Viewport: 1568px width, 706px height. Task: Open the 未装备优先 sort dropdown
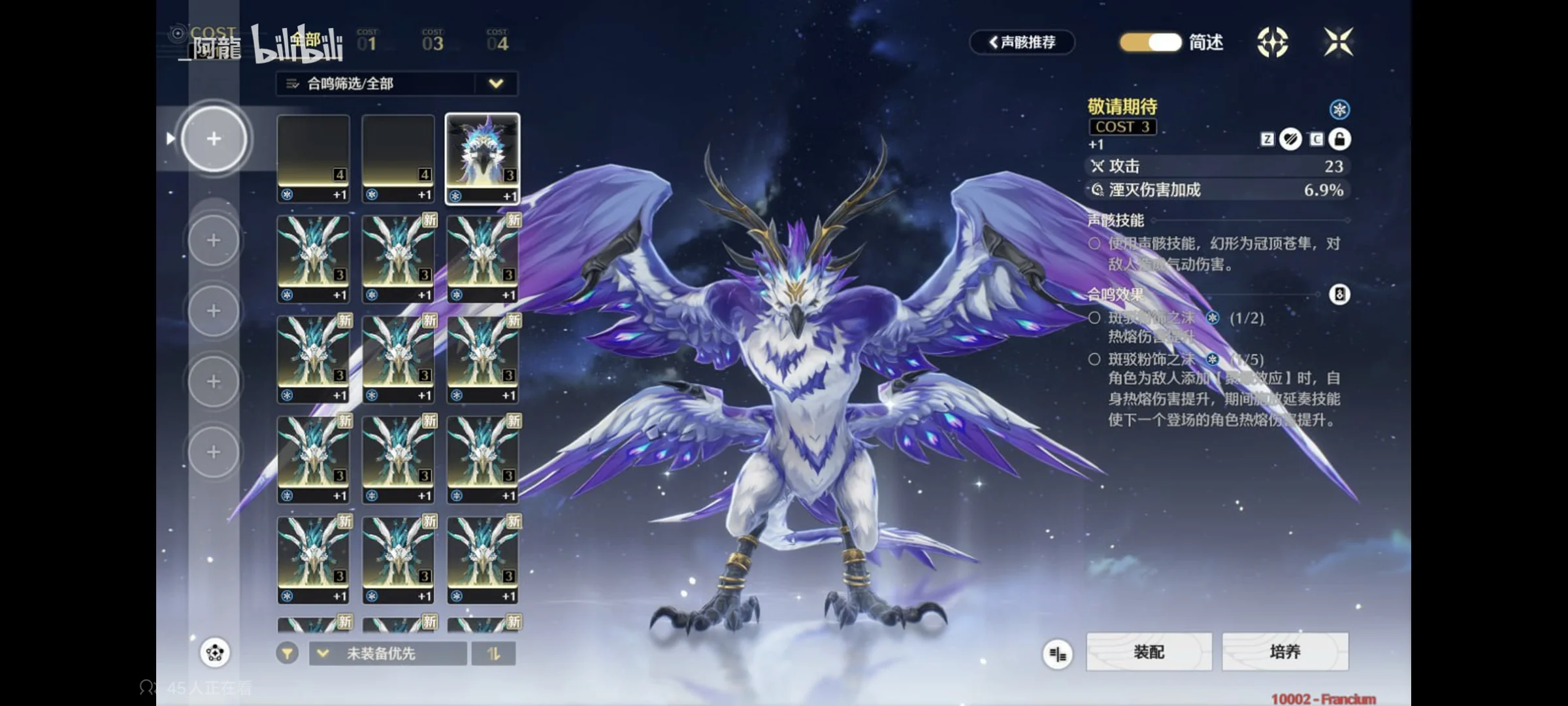point(387,654)
